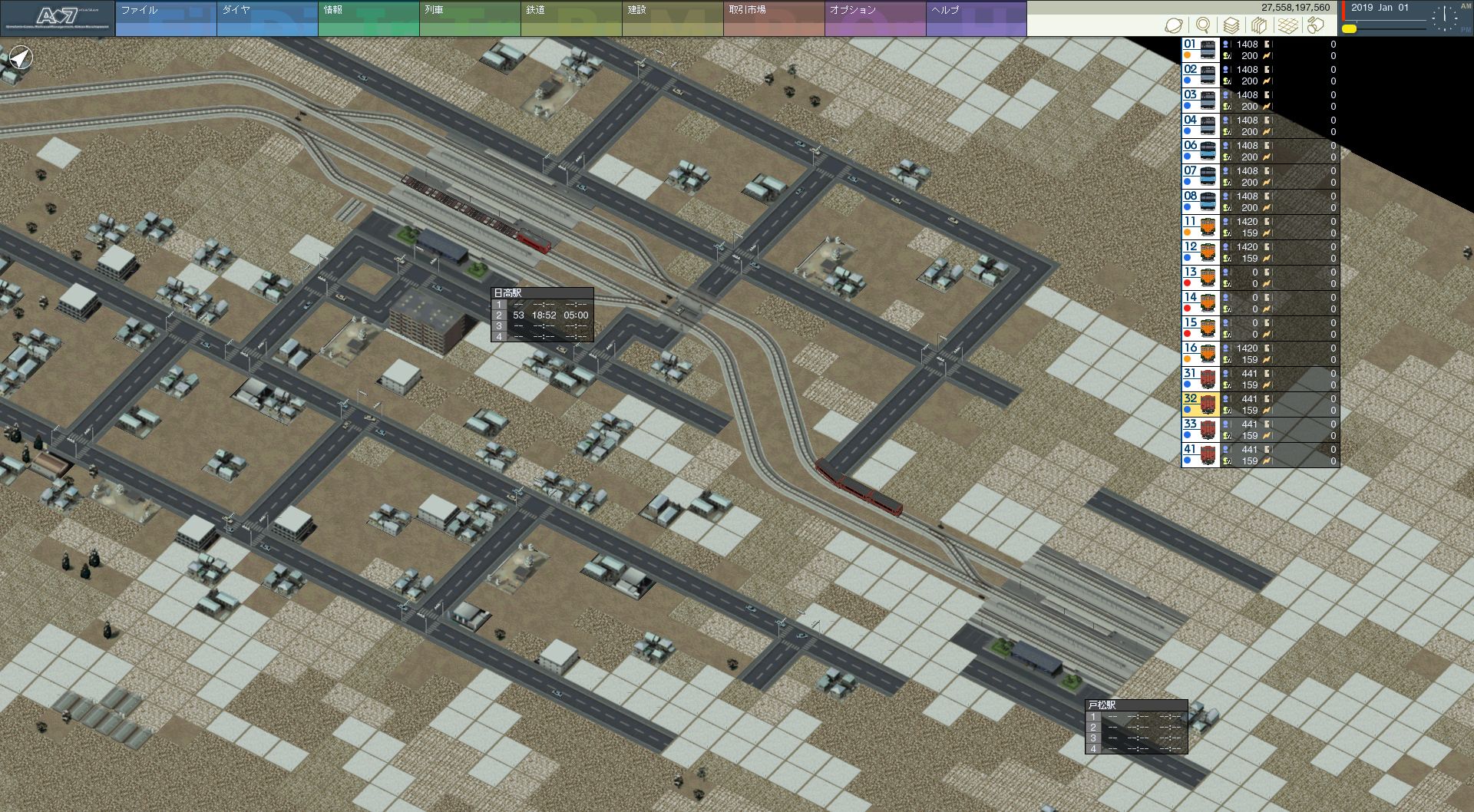Open the 鉄道 (Railway) menu
Viewport: 1474px width, 812px height.
point(570,18)
